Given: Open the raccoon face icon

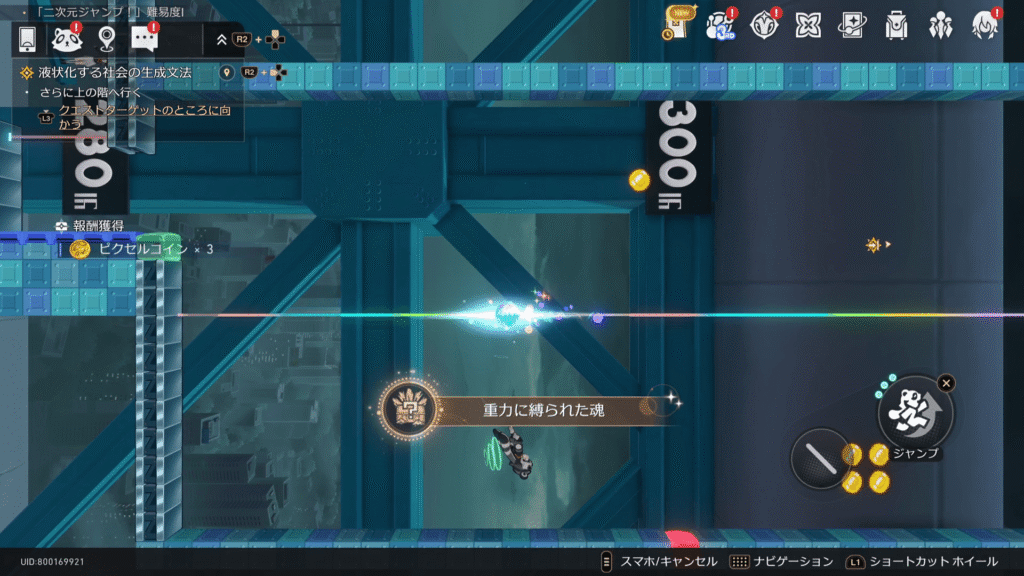Looking at the screenshot, I should tap(67, 39).
